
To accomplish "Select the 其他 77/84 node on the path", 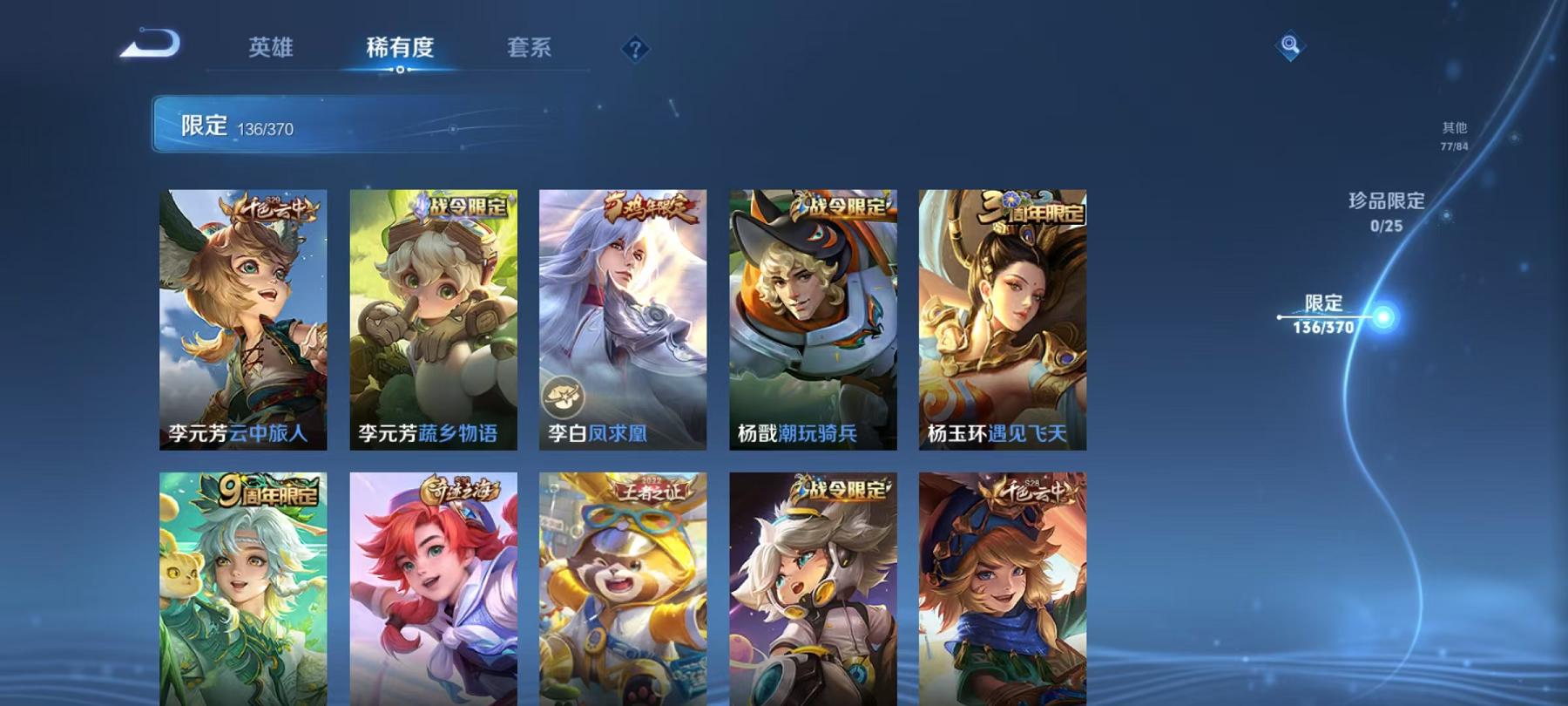I will pos(1453,133).
